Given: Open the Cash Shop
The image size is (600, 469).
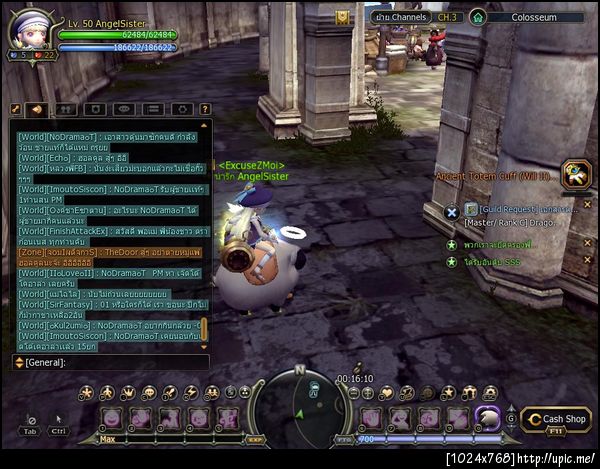Looking at the screenshot, I should (555, 420).
